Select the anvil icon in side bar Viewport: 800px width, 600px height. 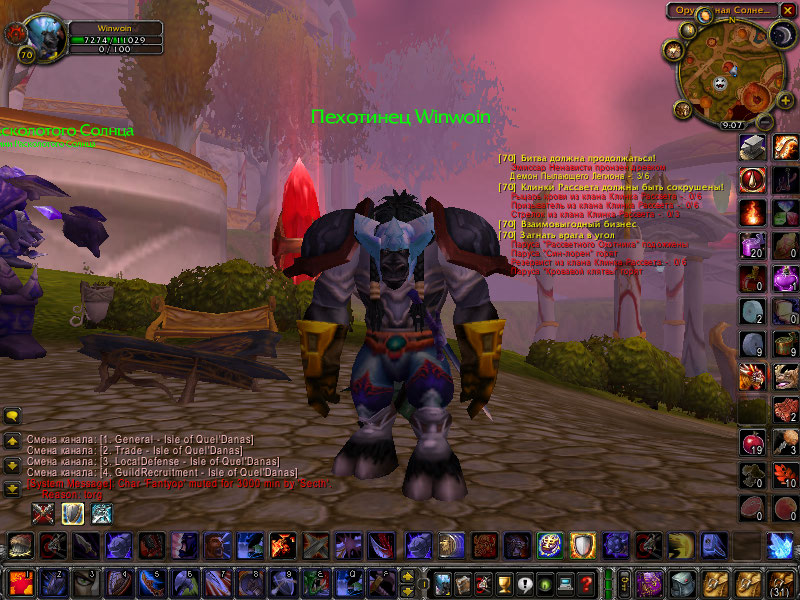tap(752, 147)
